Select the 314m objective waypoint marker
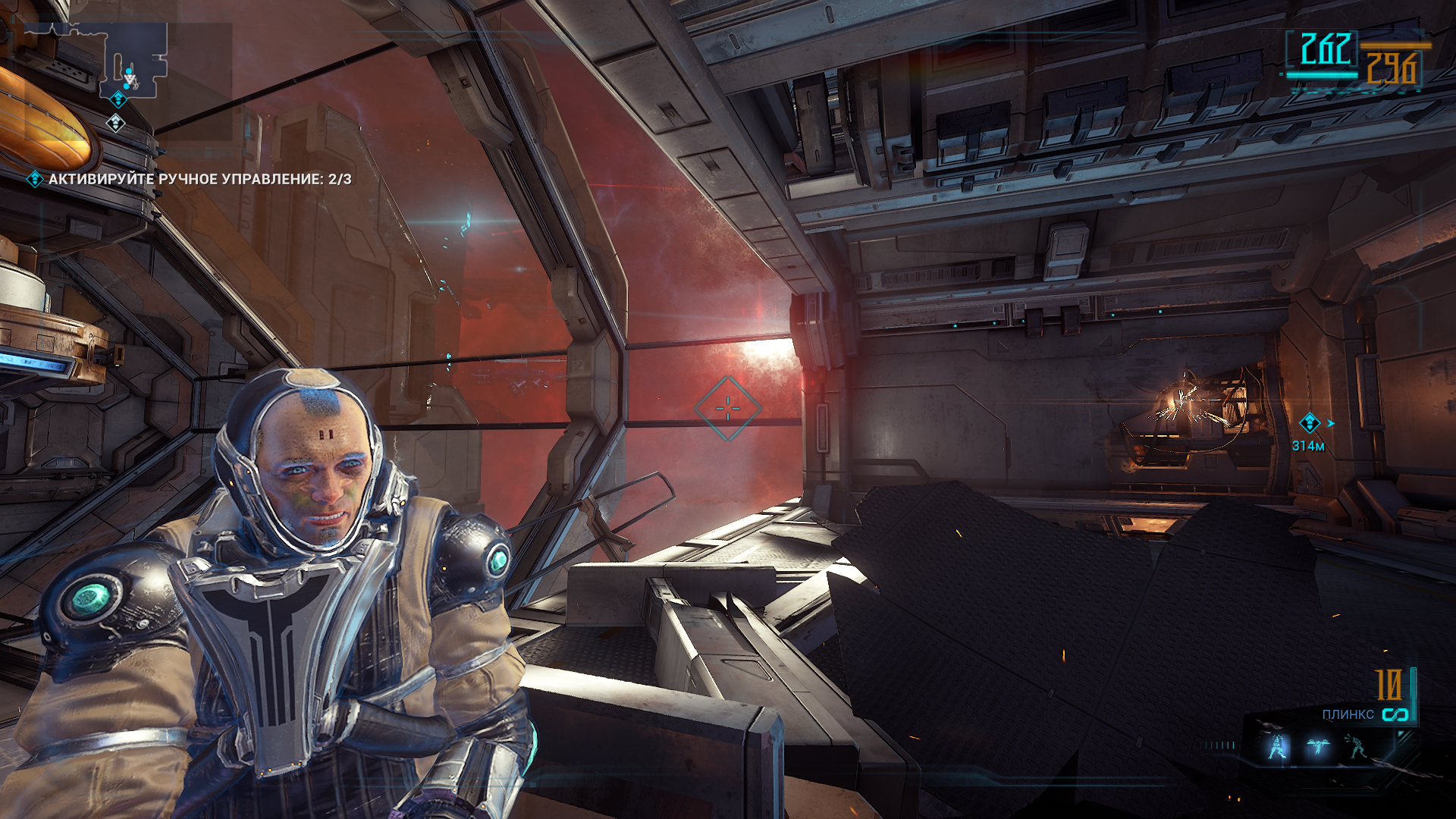 1309,423
